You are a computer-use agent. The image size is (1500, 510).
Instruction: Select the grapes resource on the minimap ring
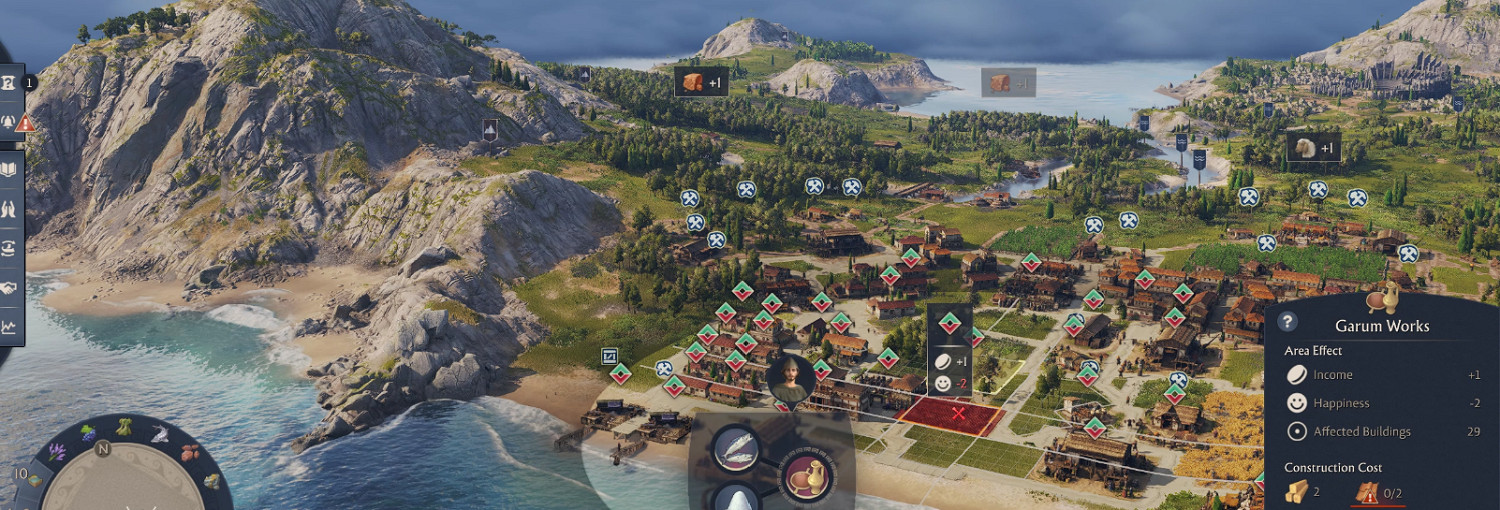pos(88,434)
